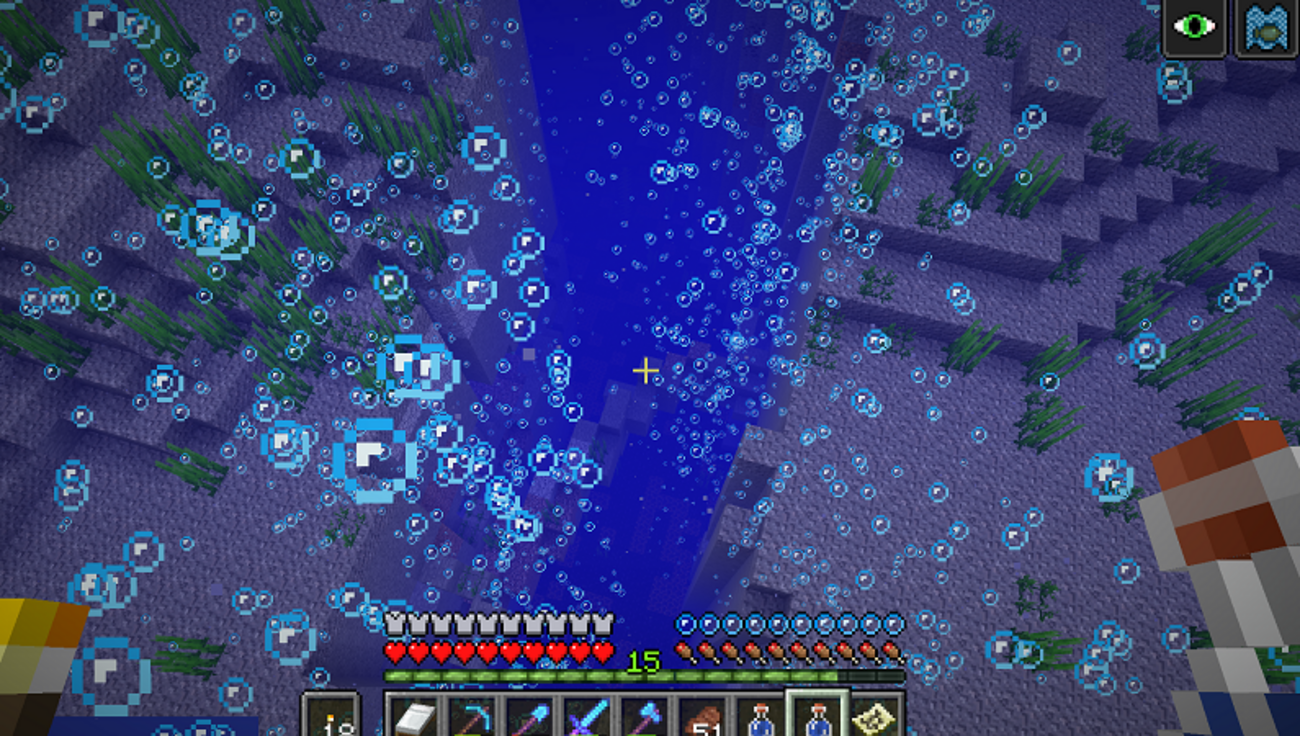Equip the diamond sword slot
This screenshot has height=736, width=1300.
(586, 716)
